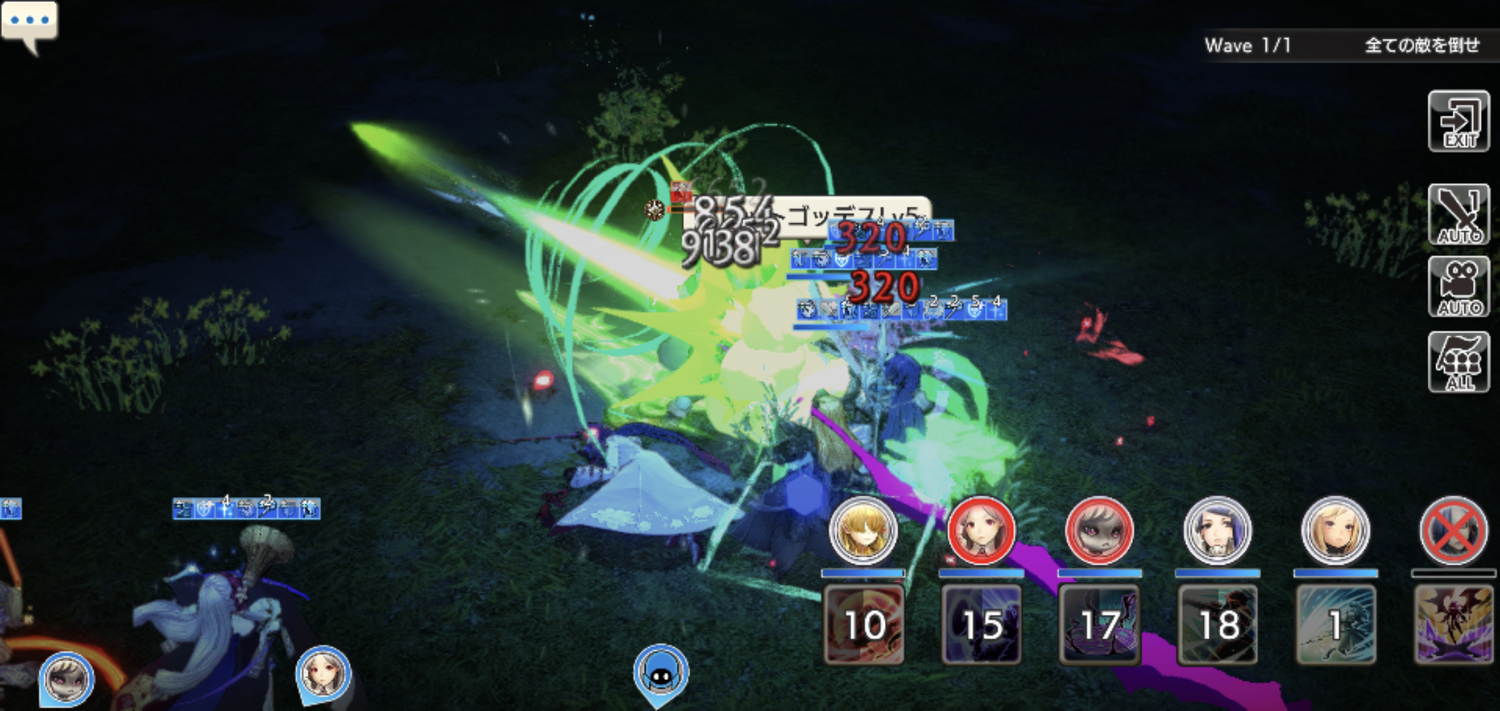The width and height of the screenshot is (1500, 711).
Task: Exit the battle with the EXIT button
Action: (1459, 121)
